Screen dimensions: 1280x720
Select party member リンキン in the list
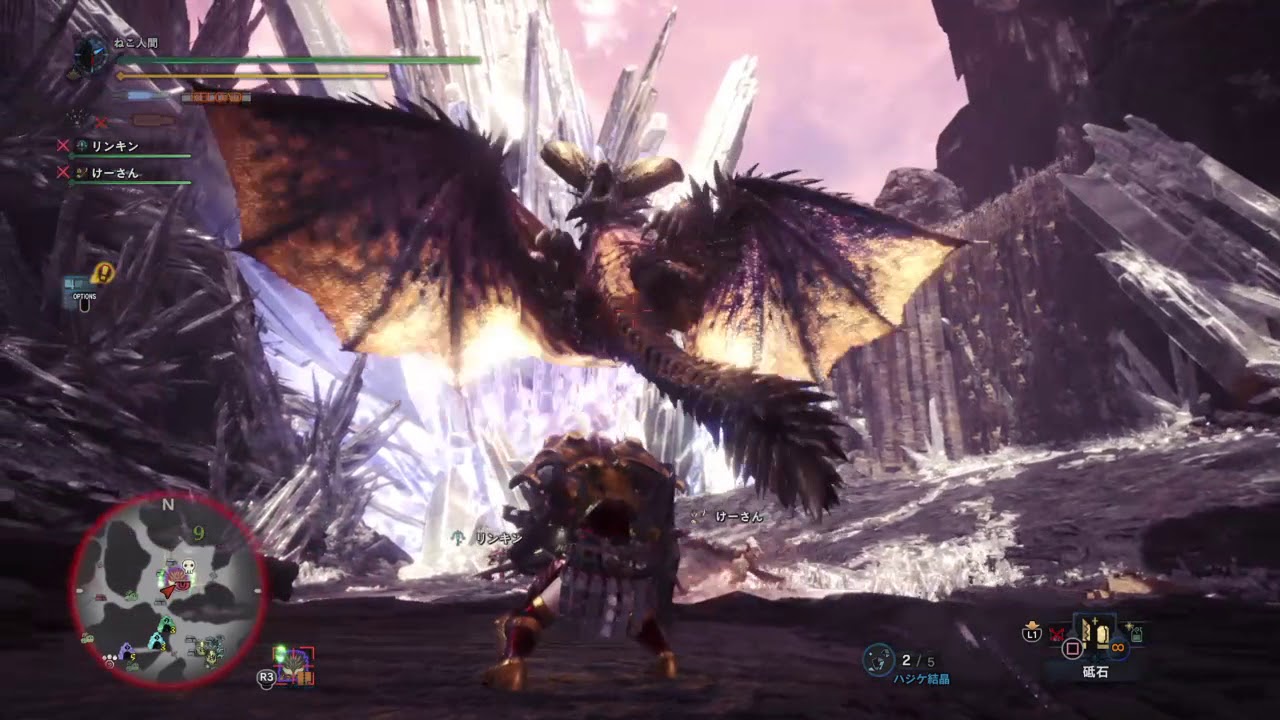[x=114, y=146]
